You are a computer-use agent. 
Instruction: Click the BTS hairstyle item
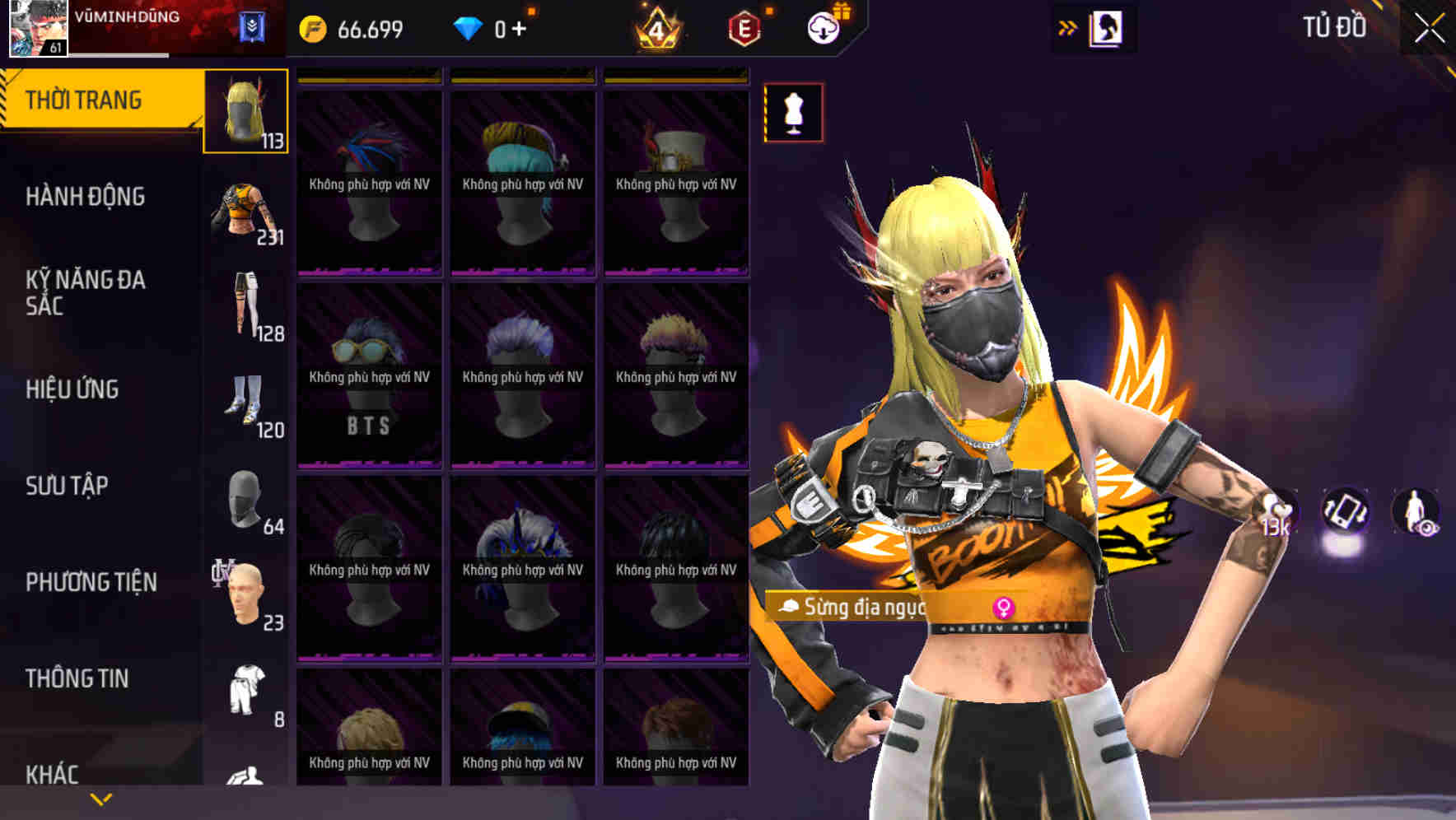(x=369, y=362)
